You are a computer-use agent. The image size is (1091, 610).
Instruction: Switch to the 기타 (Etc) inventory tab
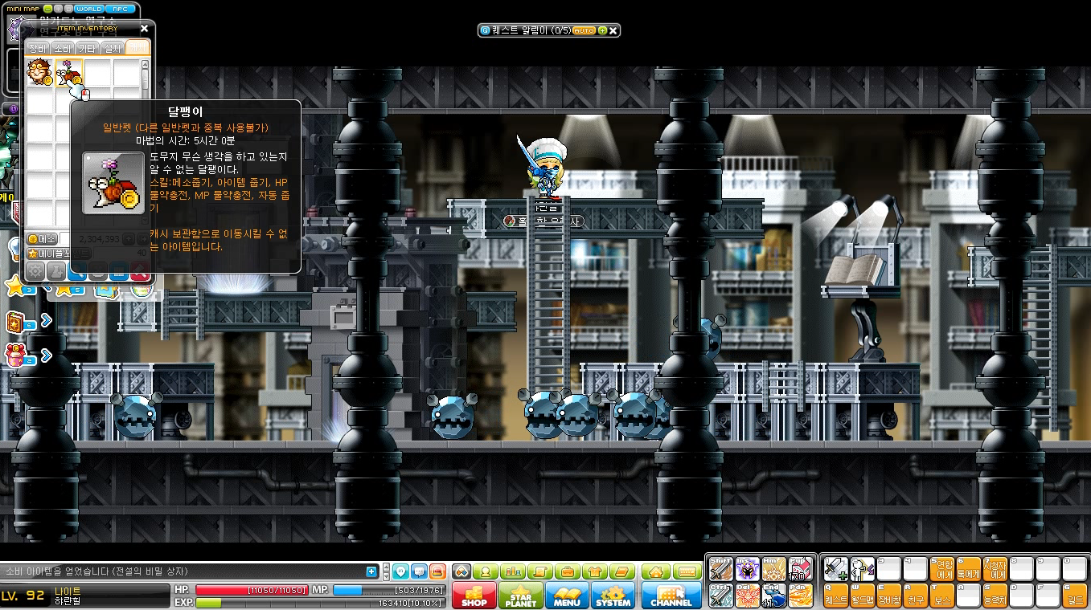[x=87, y=48]
